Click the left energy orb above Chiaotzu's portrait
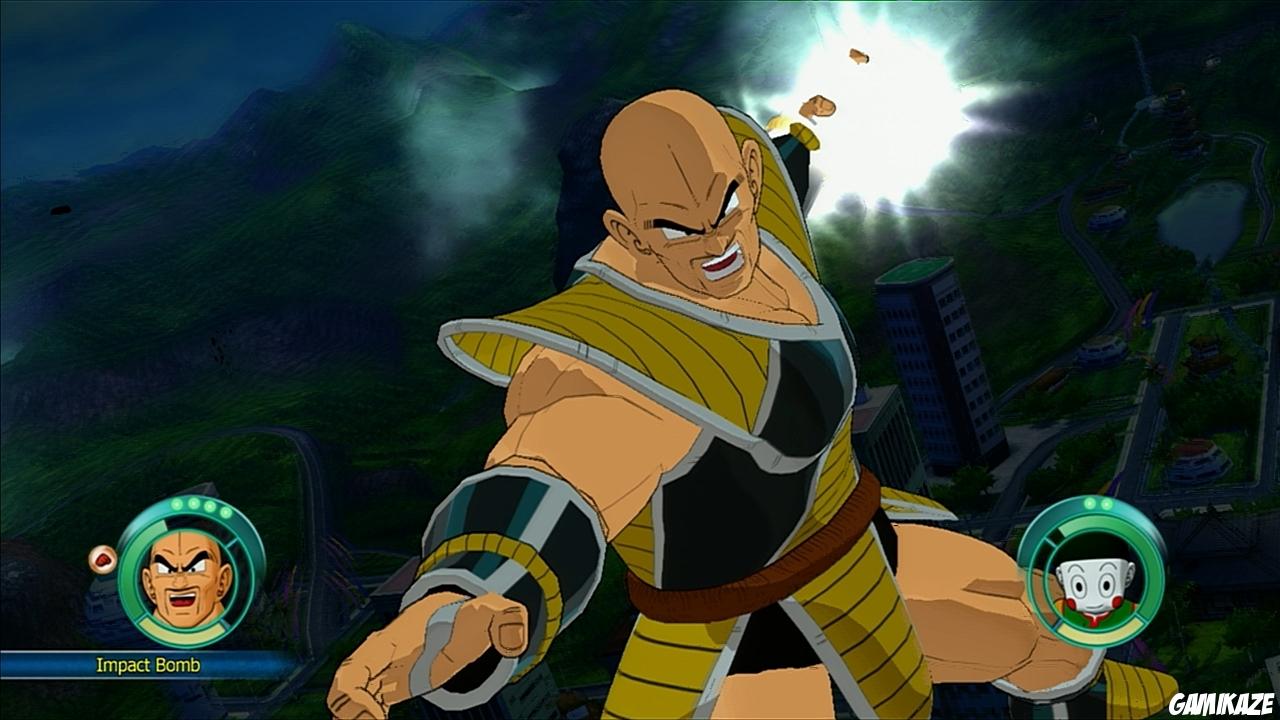This screenshot has height=720, width=1280. [1089, 503]
